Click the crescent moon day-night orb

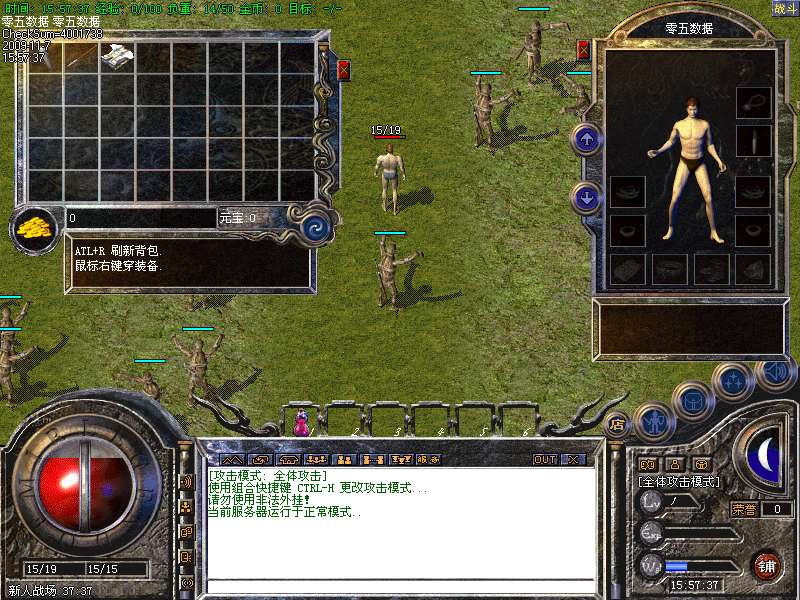766,455
